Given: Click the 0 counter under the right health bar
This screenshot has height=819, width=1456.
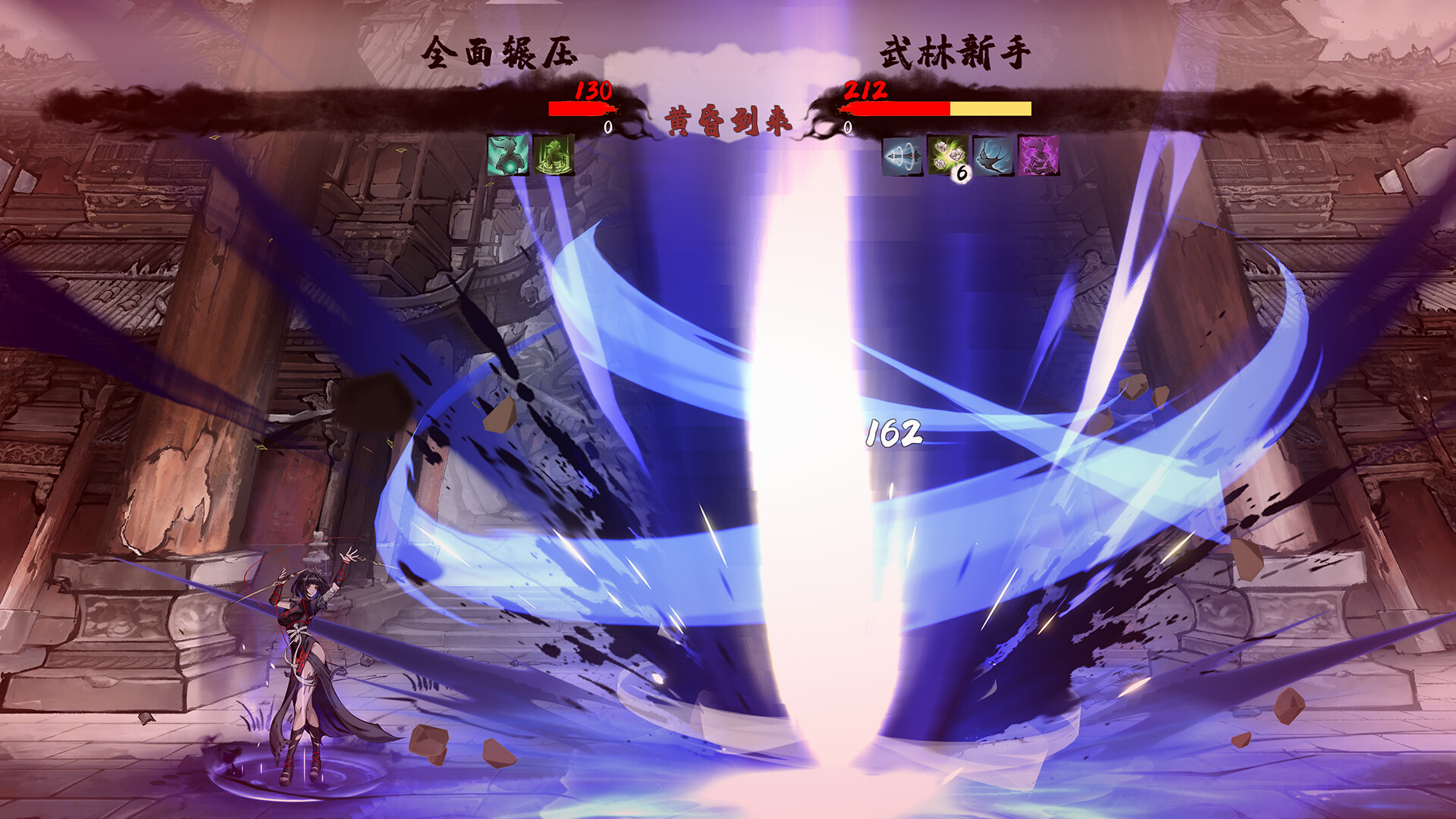Looking at the screenshot, I should pos(849,127).
